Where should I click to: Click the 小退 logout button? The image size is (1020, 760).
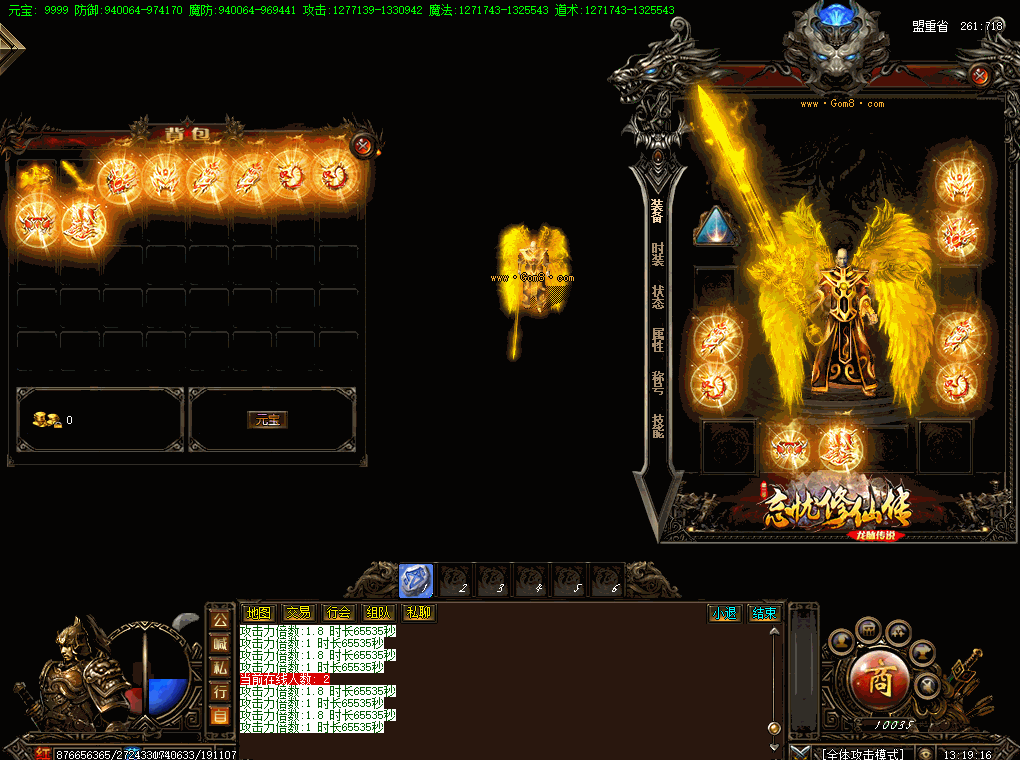tap(724, 613)
